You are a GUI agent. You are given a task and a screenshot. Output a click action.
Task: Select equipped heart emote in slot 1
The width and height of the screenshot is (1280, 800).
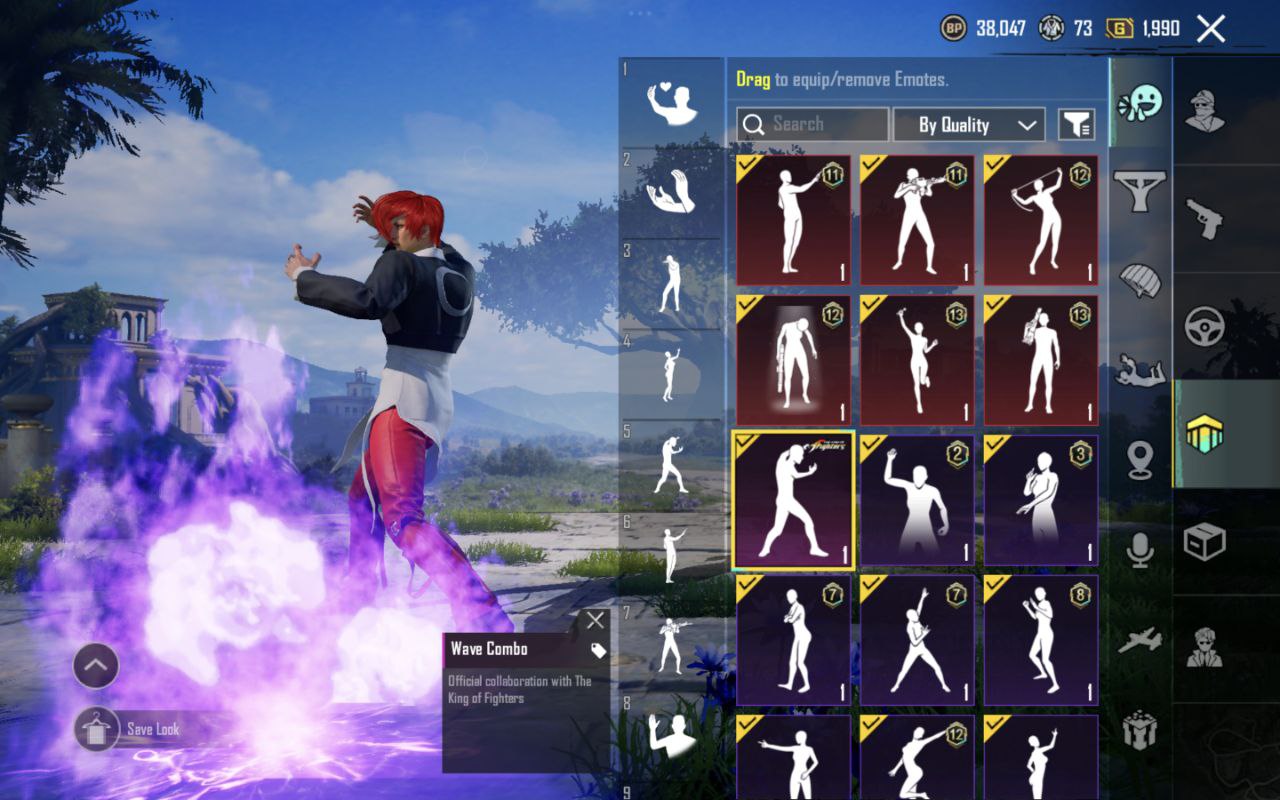(672, 103)
